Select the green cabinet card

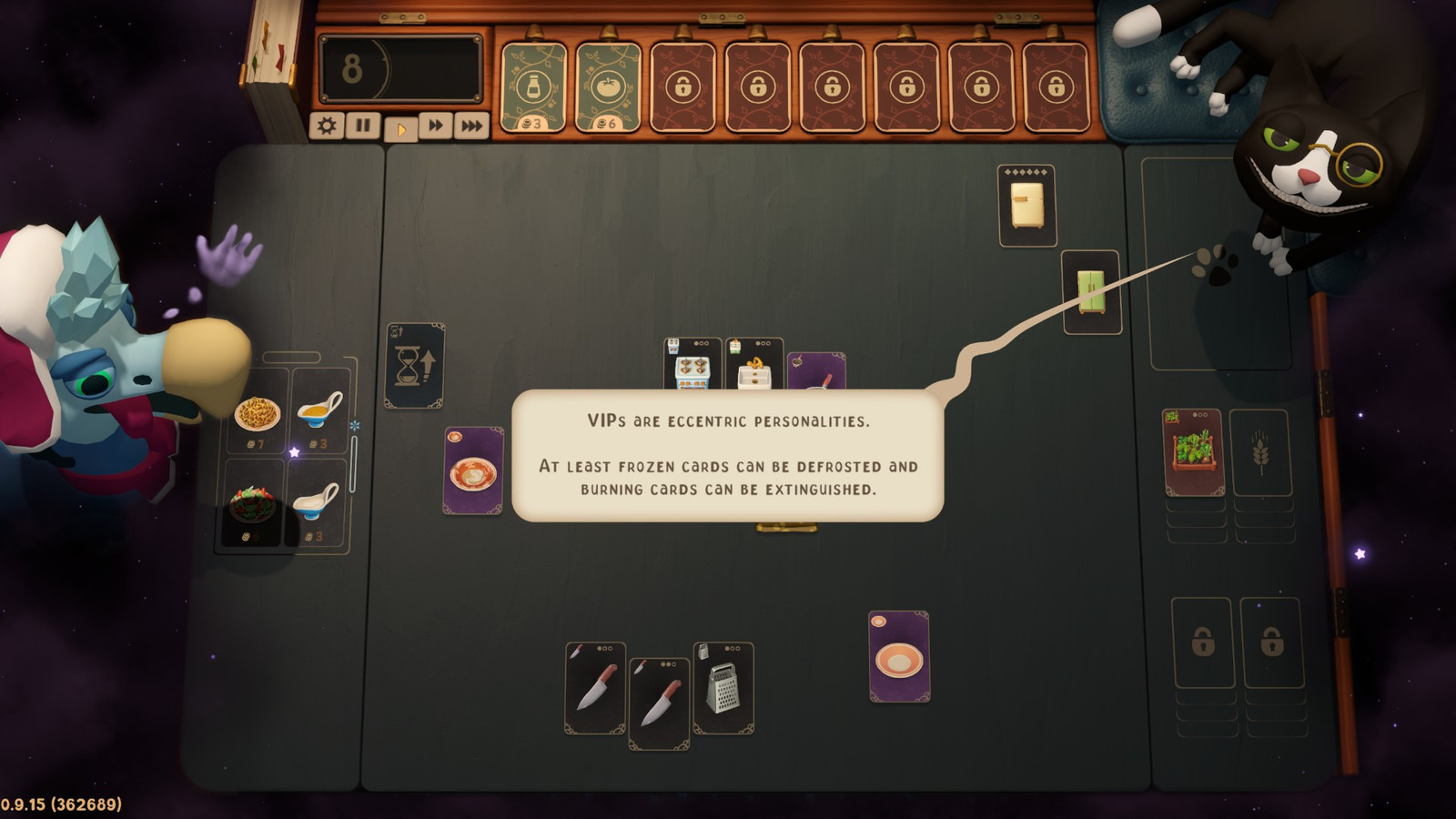[x=1091, y=292]
